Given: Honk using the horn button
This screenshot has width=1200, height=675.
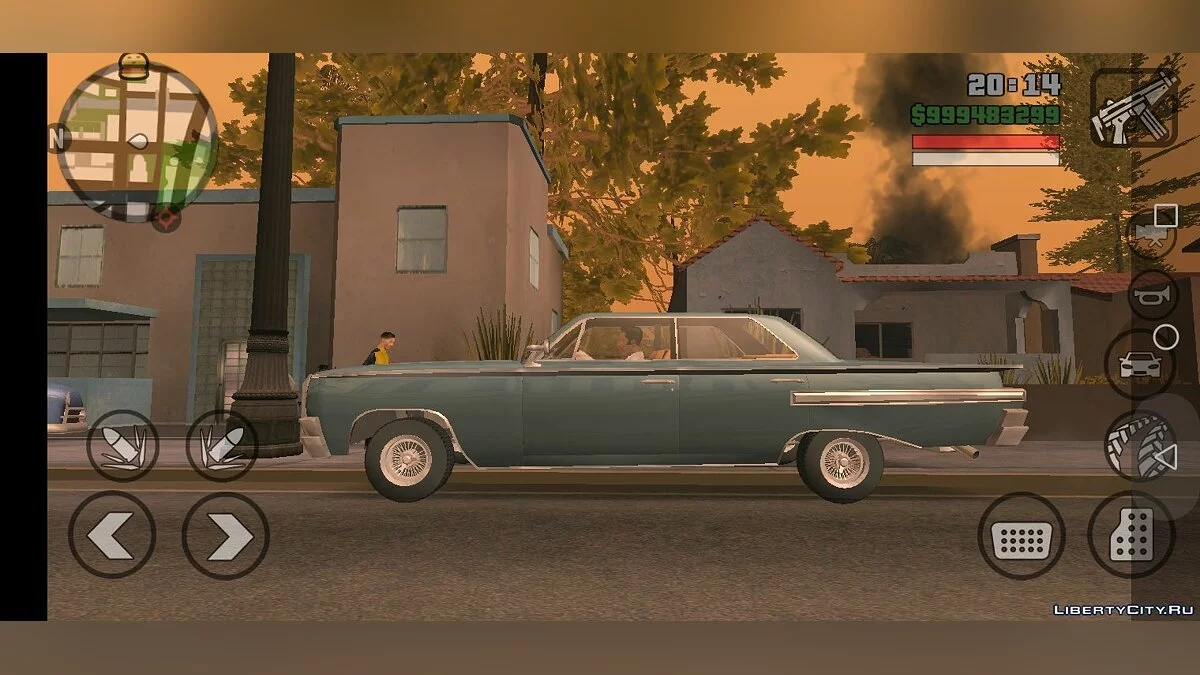Looking at the screenshot, I should 1152,295.
